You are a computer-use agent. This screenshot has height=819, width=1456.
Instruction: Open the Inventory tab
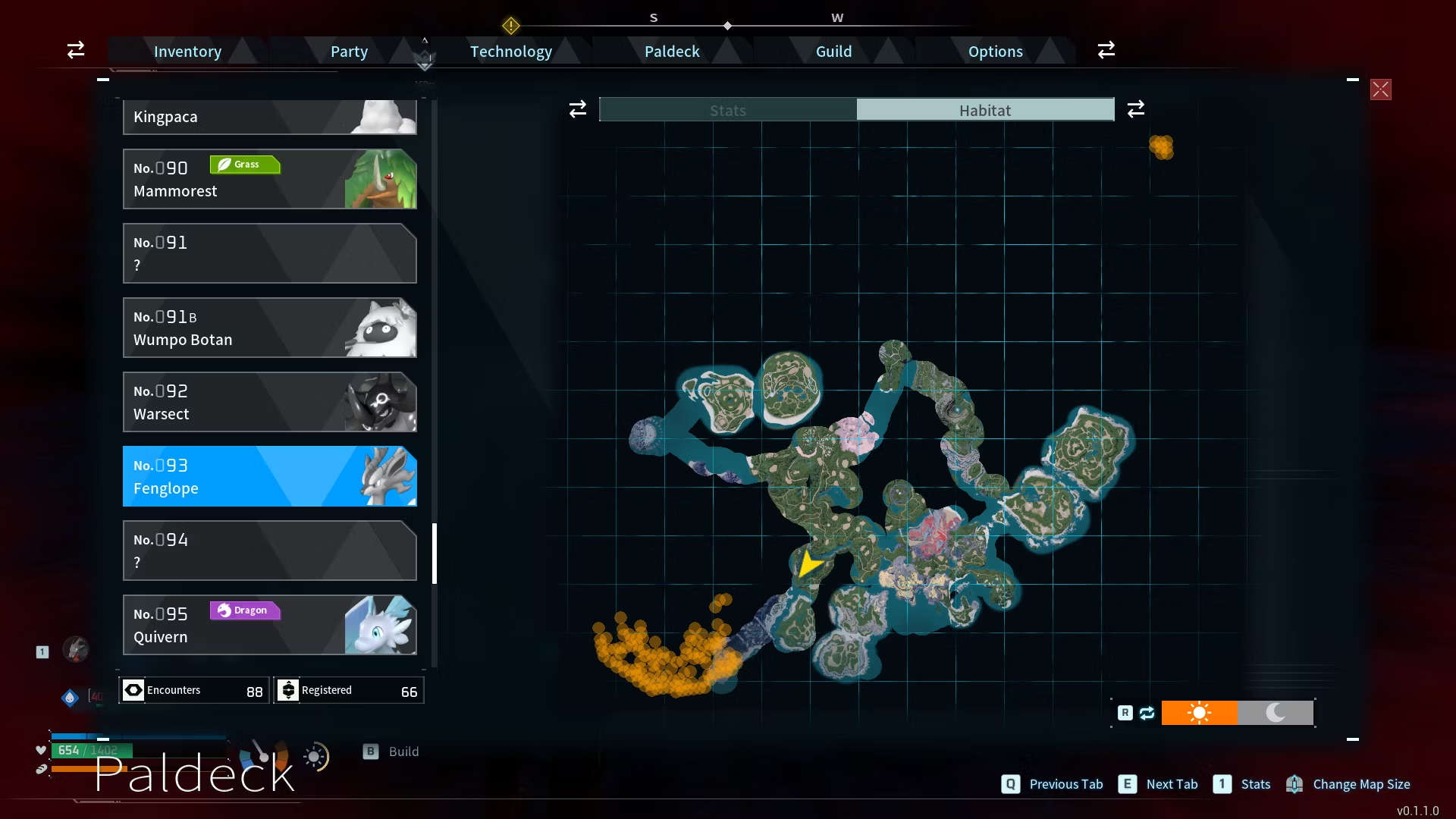[x=187, y=52]
